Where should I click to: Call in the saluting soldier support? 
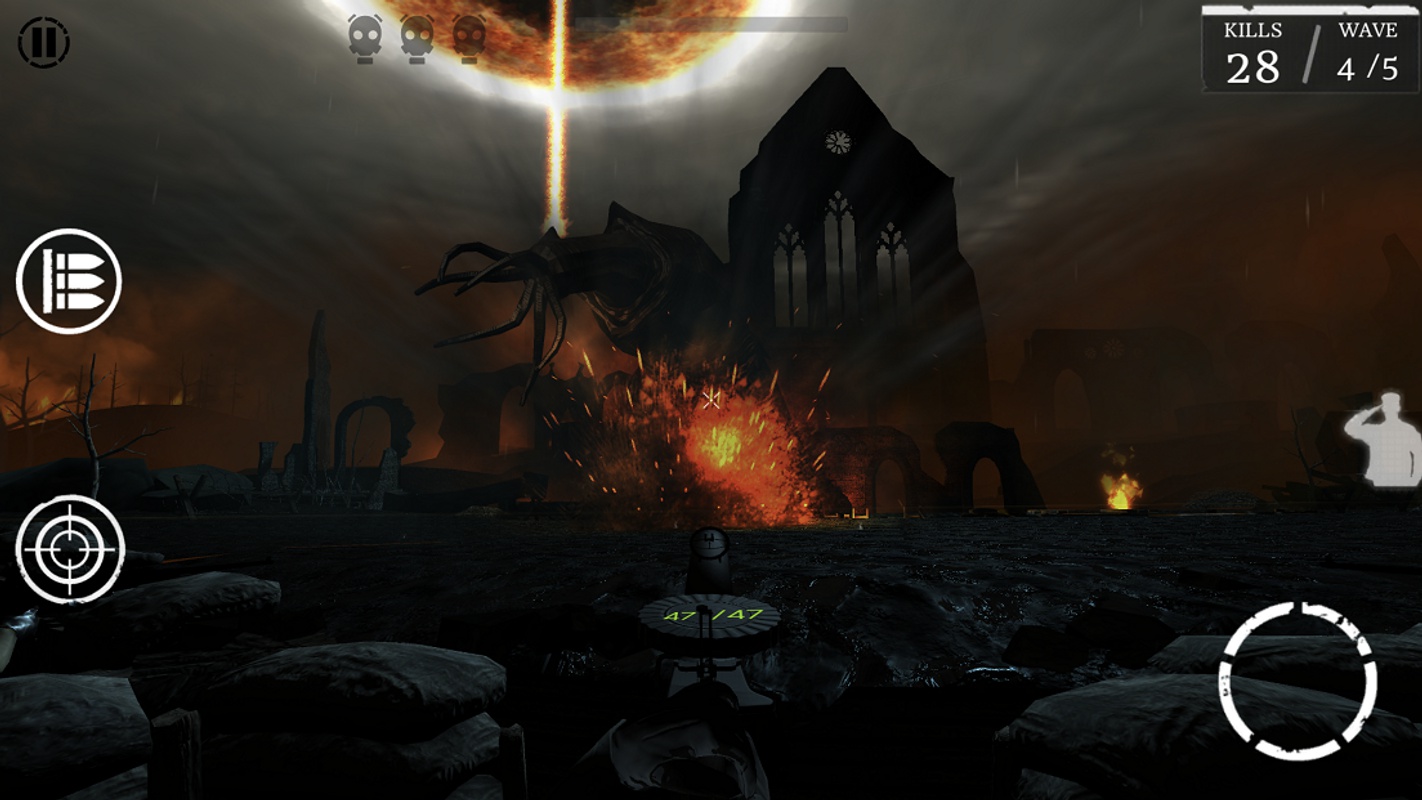coord(1384,440)
